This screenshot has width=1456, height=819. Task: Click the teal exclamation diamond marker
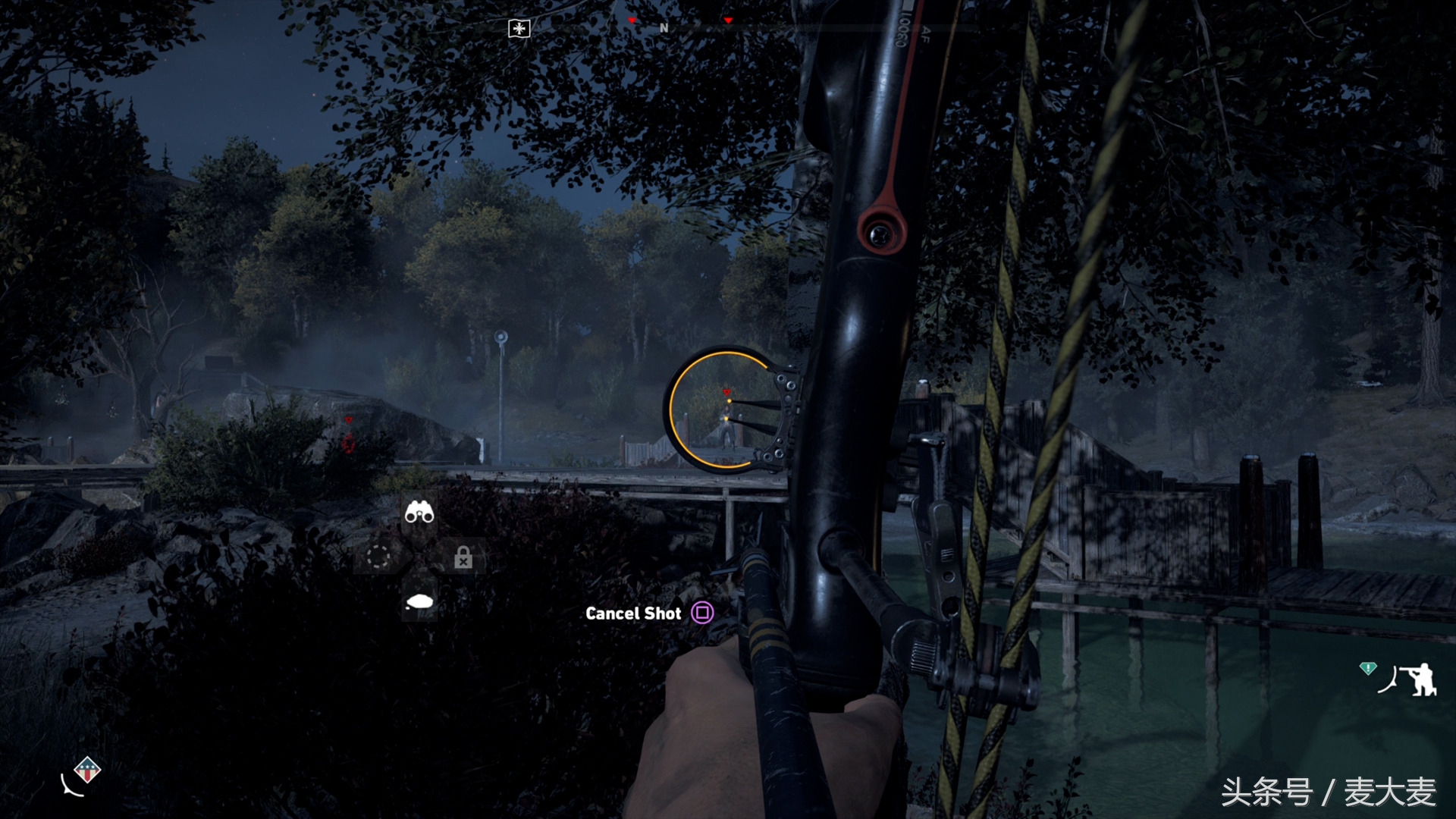pos(1367,668)
